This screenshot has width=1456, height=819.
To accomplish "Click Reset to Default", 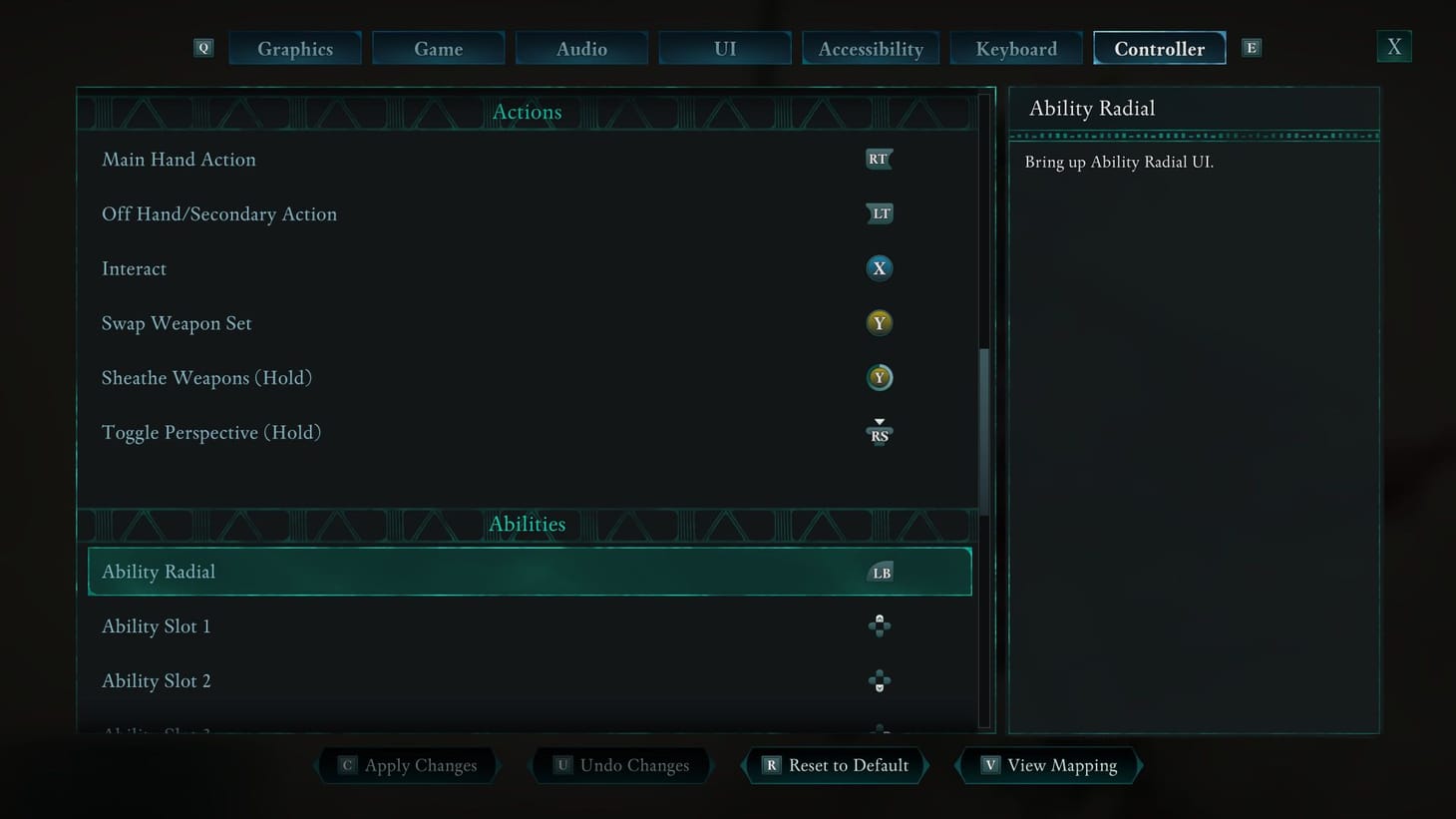I will coord(834,765).
